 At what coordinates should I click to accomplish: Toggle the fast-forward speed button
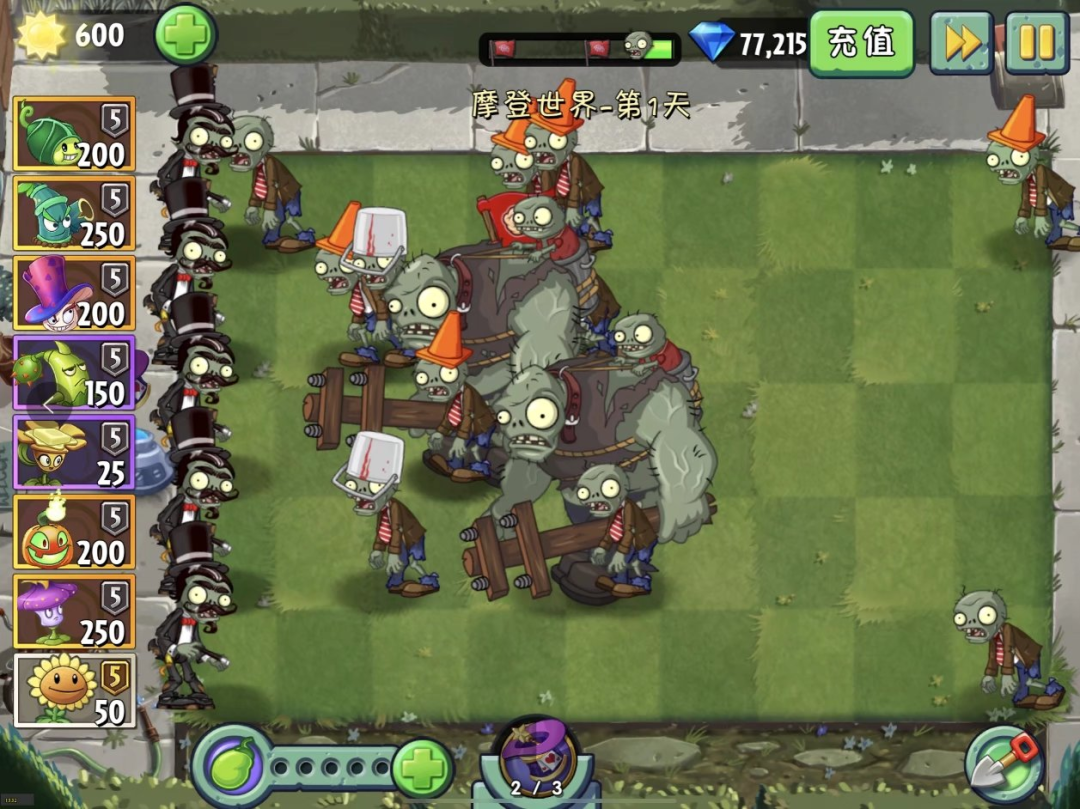click(961, 43)
